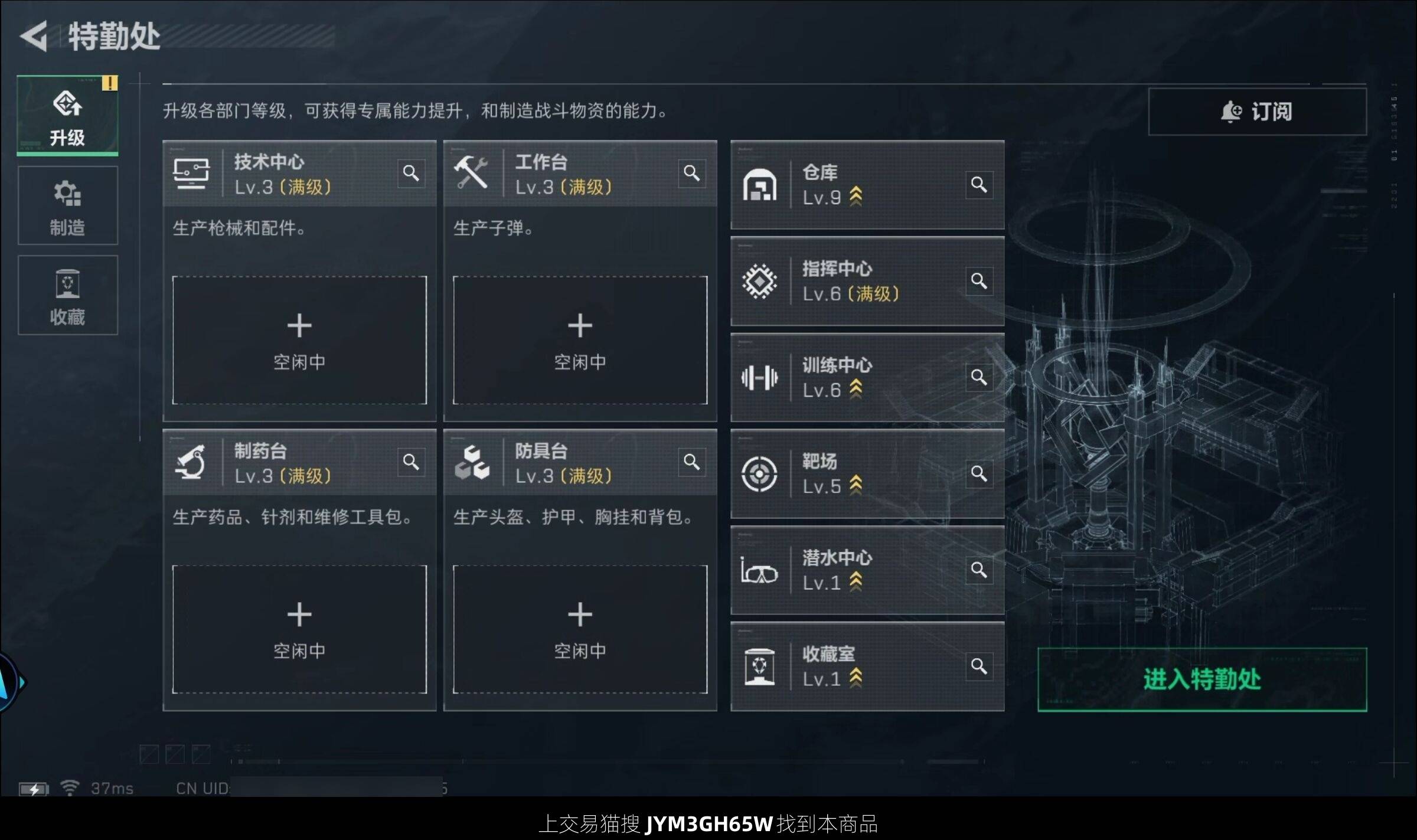Click the 订阅 subscribe button
The image size is (1417, 840).
1257,112
